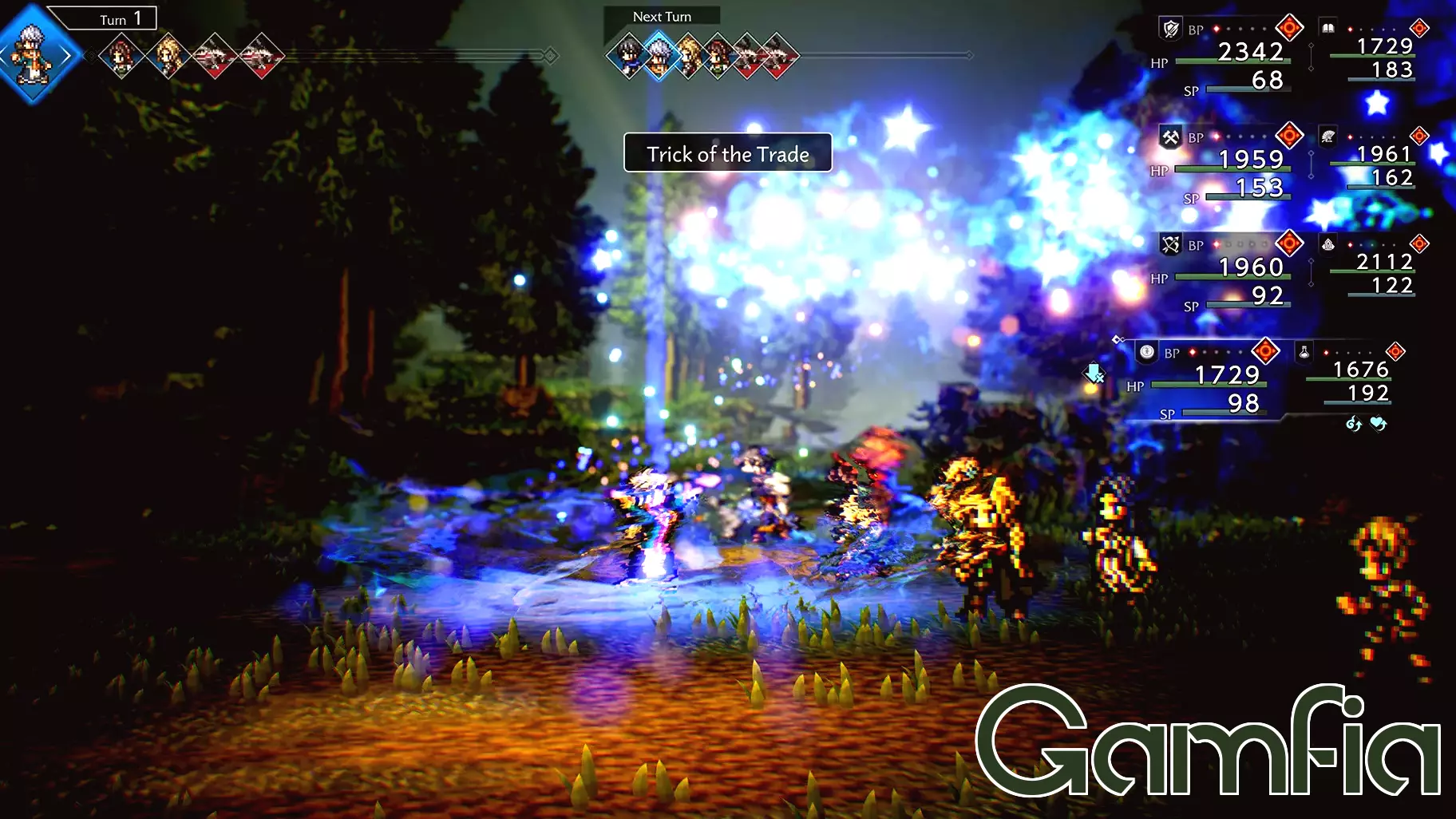Click the Cleric censer job icon
Viewport: 1456px width, 819px height.
1328,245
